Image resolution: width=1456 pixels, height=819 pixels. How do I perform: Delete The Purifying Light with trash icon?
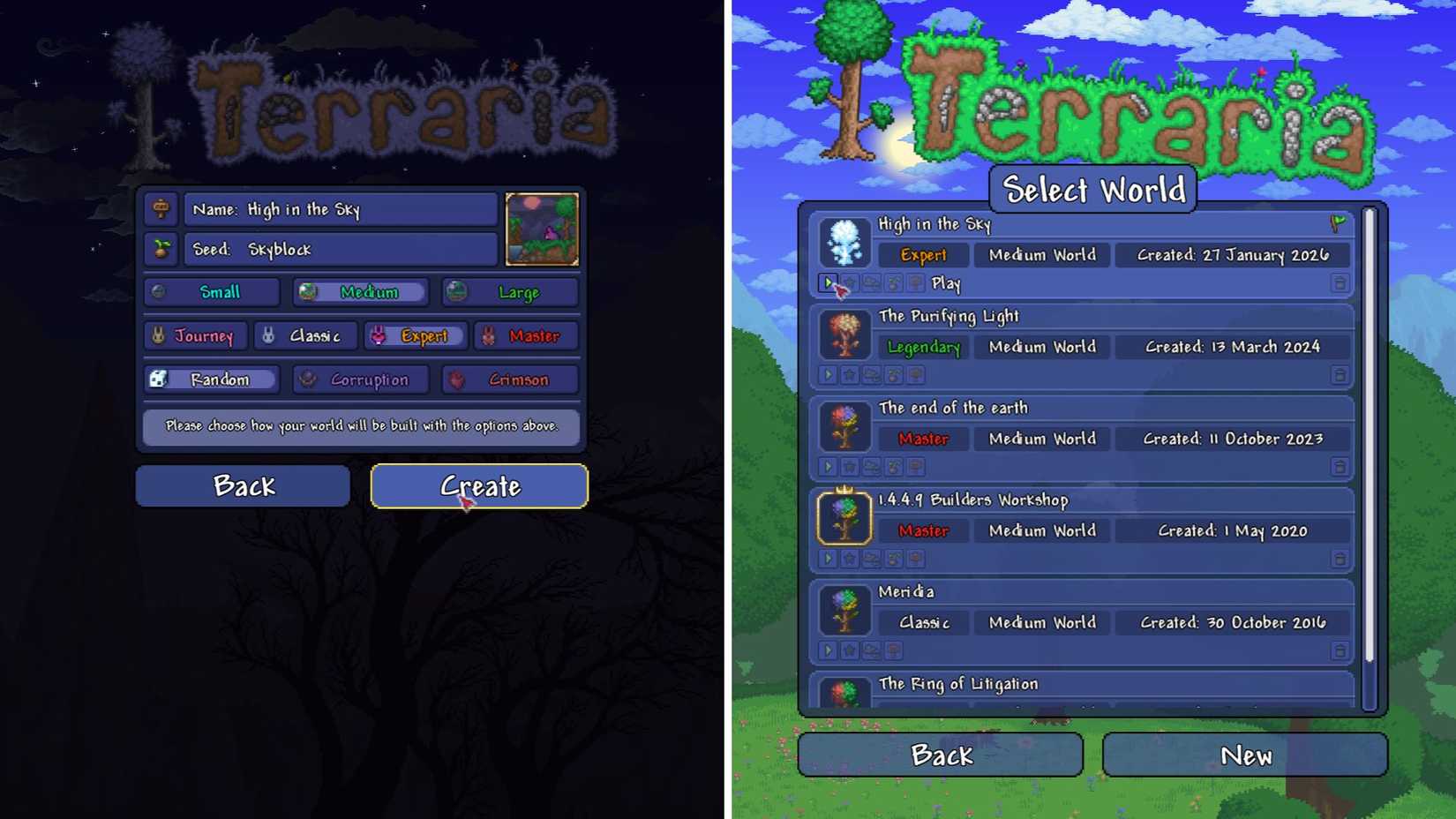click(1340, 374)
